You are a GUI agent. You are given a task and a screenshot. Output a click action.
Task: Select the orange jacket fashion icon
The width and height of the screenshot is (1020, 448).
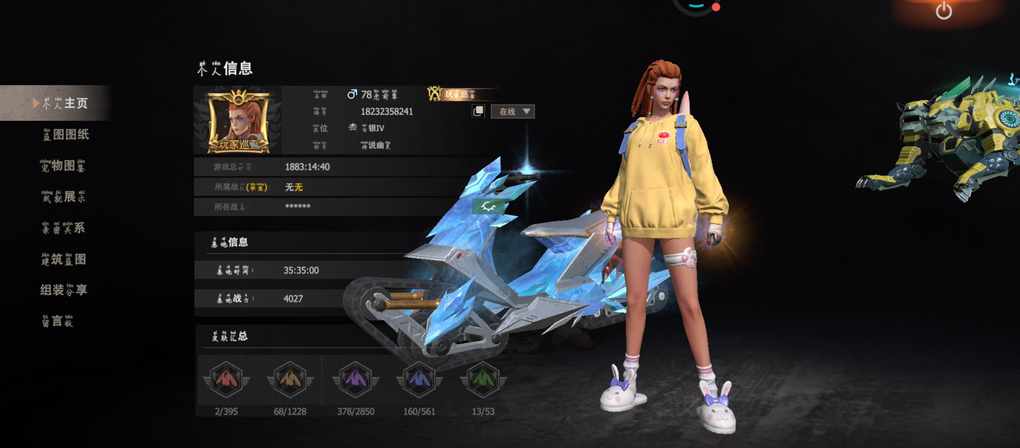pyautogui.click(x=290, y=380)
